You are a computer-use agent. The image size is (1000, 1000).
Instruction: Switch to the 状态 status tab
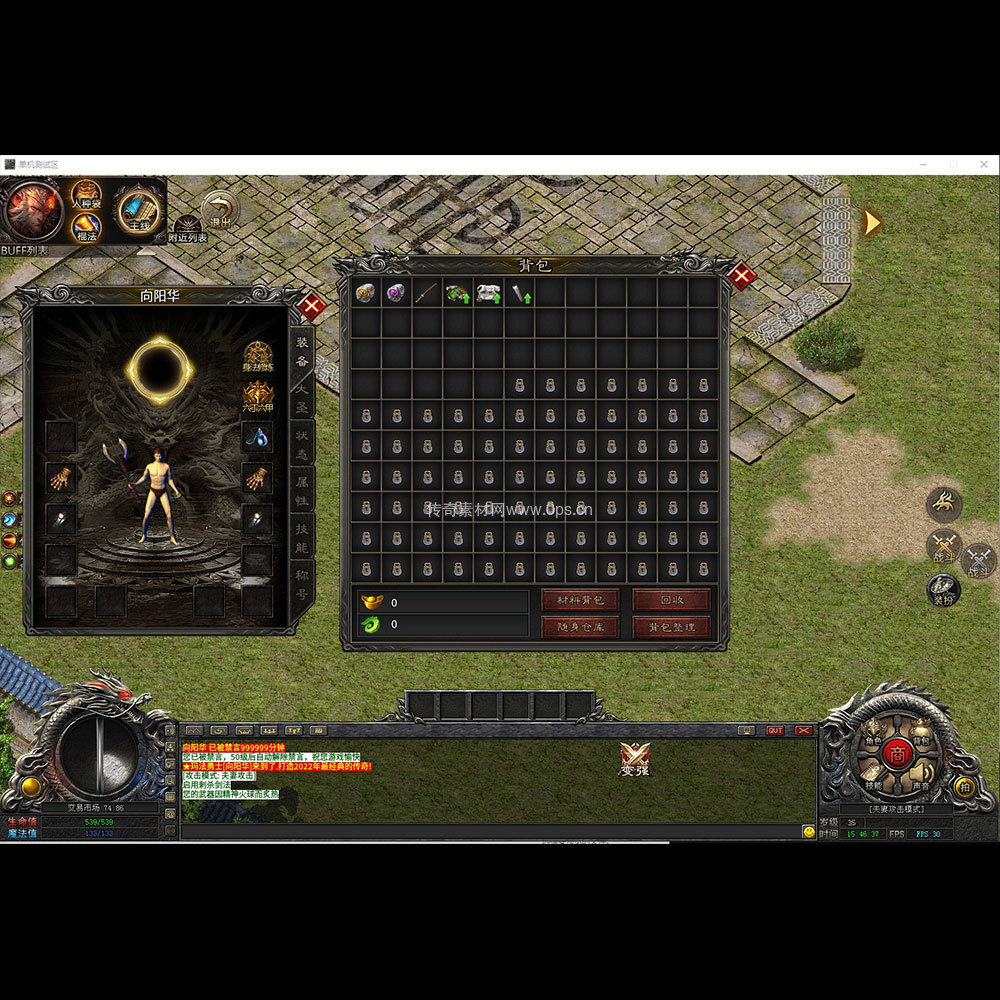(302, 441)
